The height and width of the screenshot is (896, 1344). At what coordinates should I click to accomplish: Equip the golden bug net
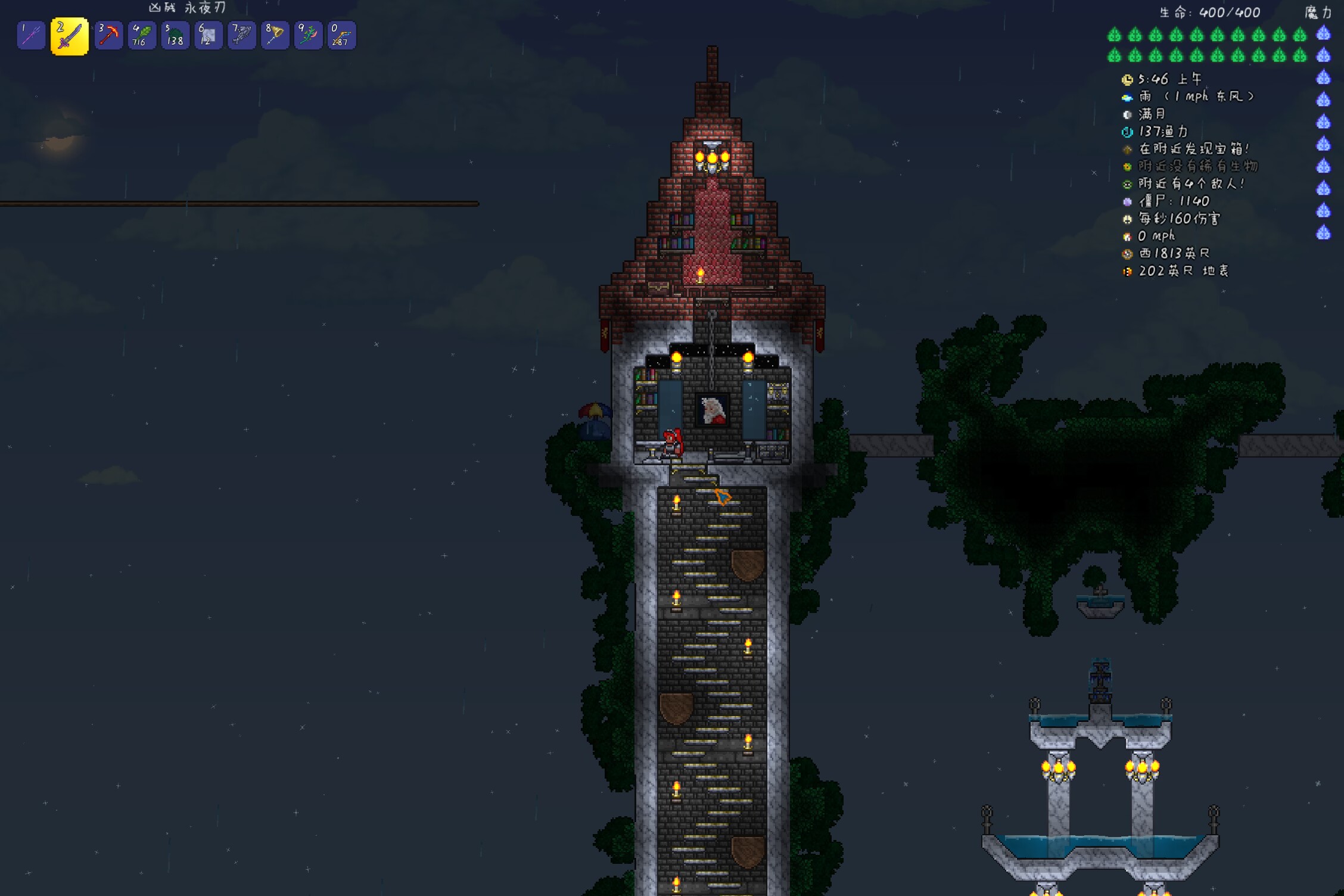pyautogui.click(x=275, y=36)
